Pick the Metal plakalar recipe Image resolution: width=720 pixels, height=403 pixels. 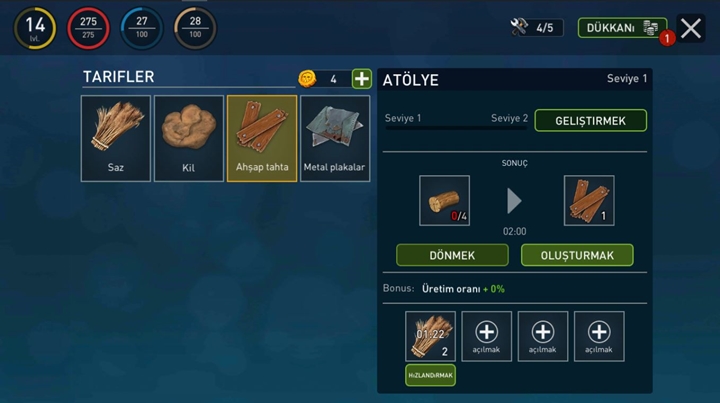[335, 138]
